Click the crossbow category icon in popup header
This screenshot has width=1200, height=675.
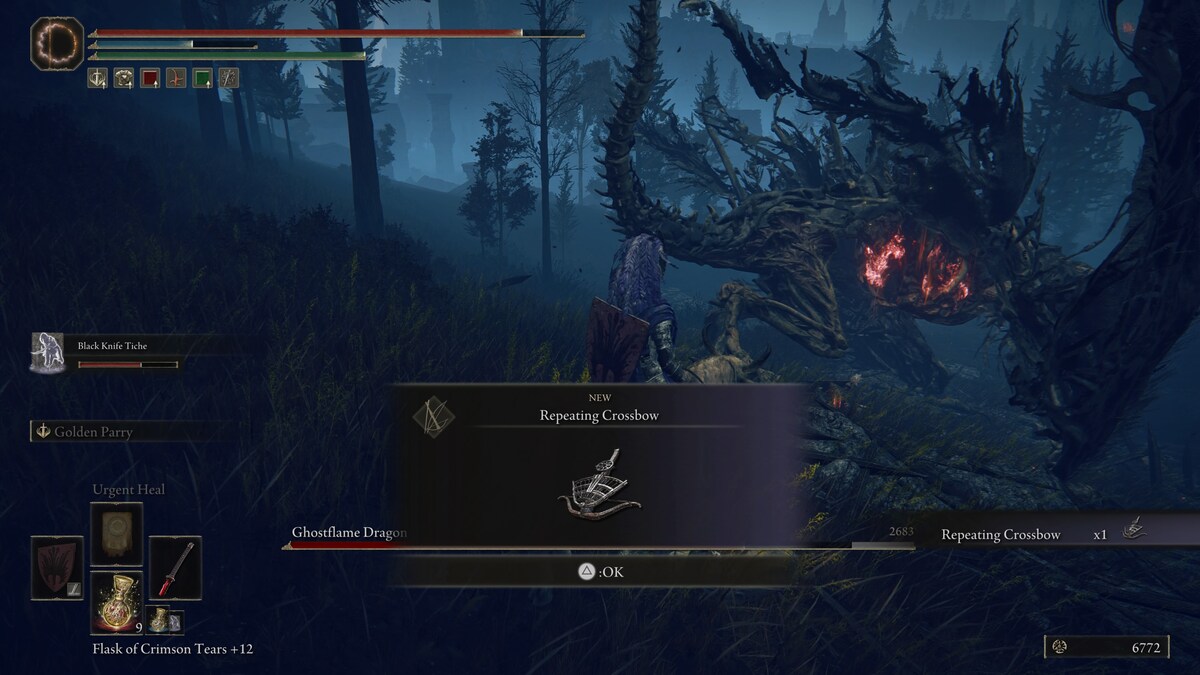[x=434, y=414]
